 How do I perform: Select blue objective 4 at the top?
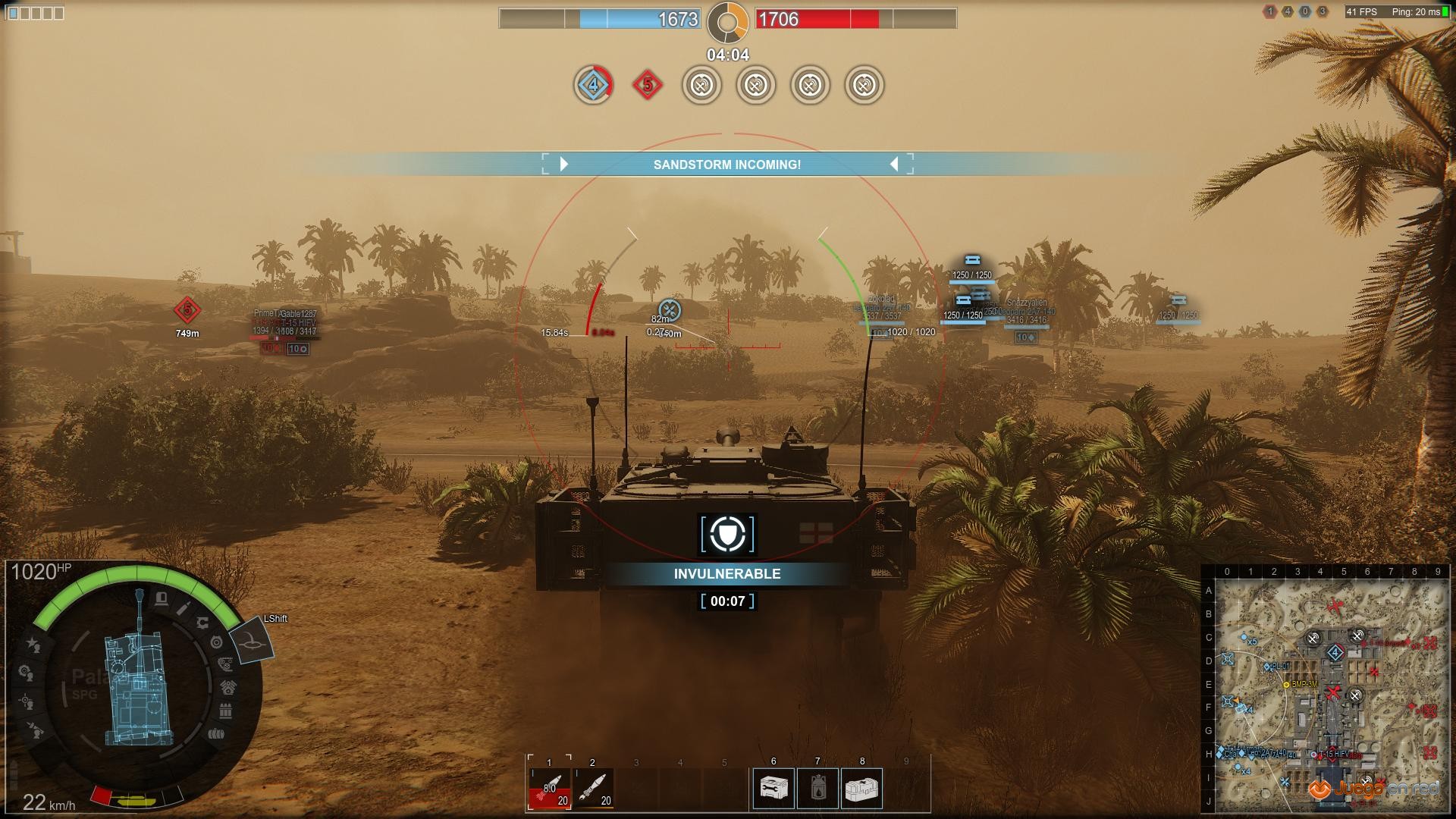[x=593, y=85]
